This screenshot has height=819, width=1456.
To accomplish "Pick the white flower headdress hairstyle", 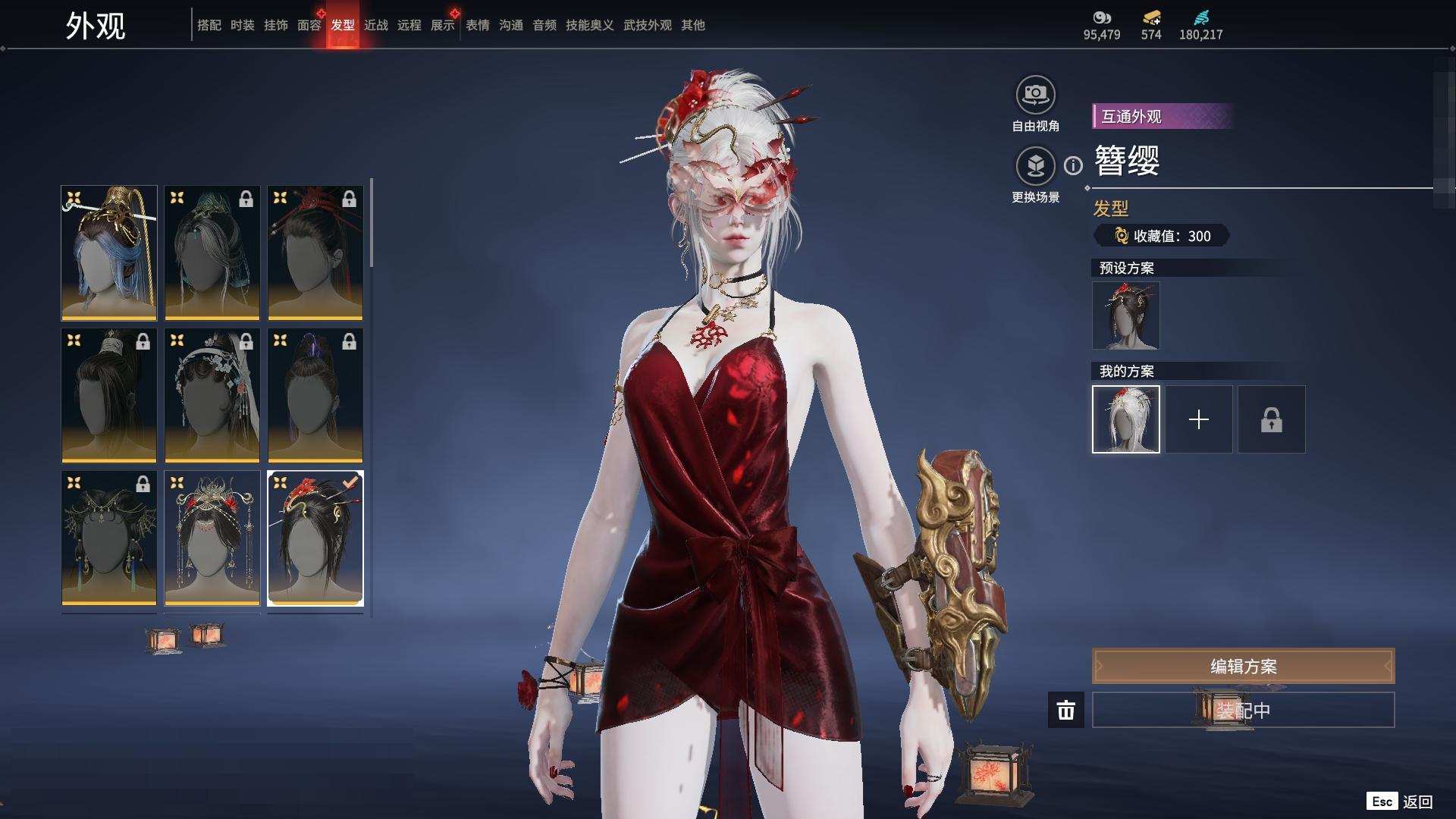I will (212, 395).
